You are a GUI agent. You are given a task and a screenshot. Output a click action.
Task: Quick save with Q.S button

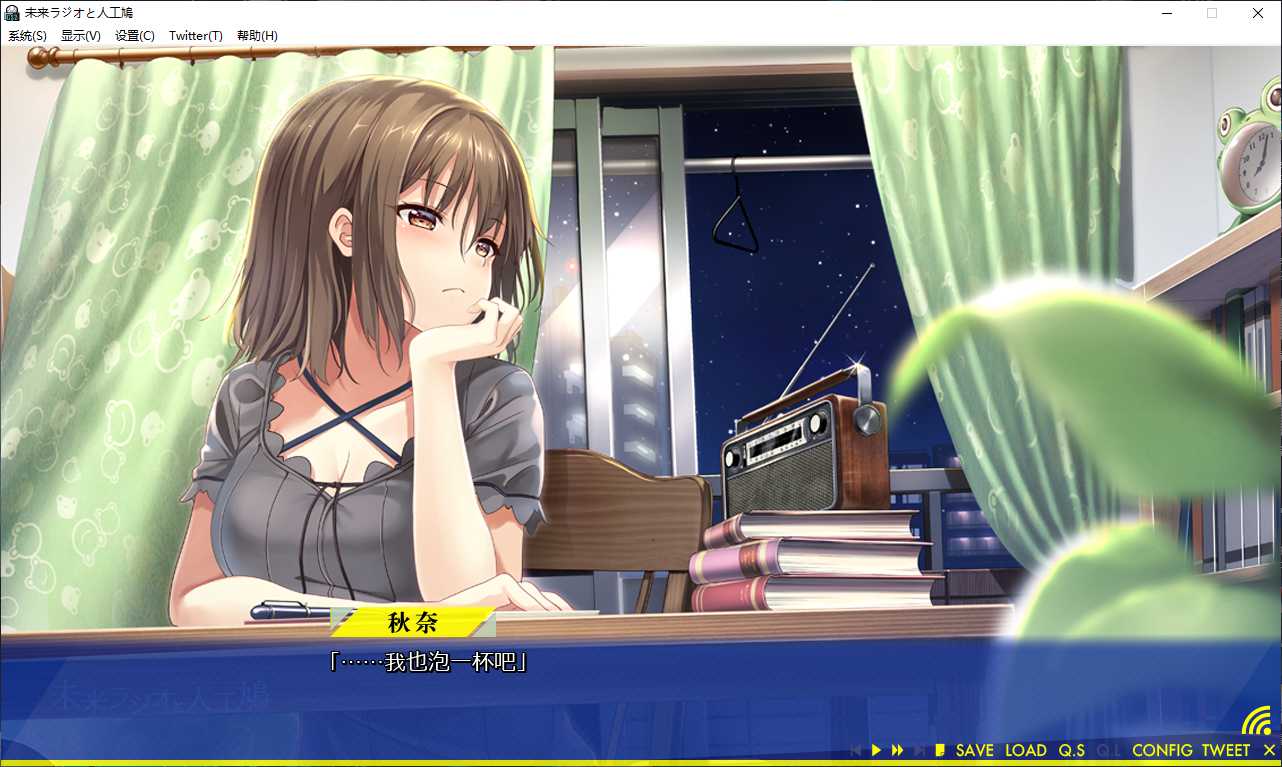[x=1071, y=750]
